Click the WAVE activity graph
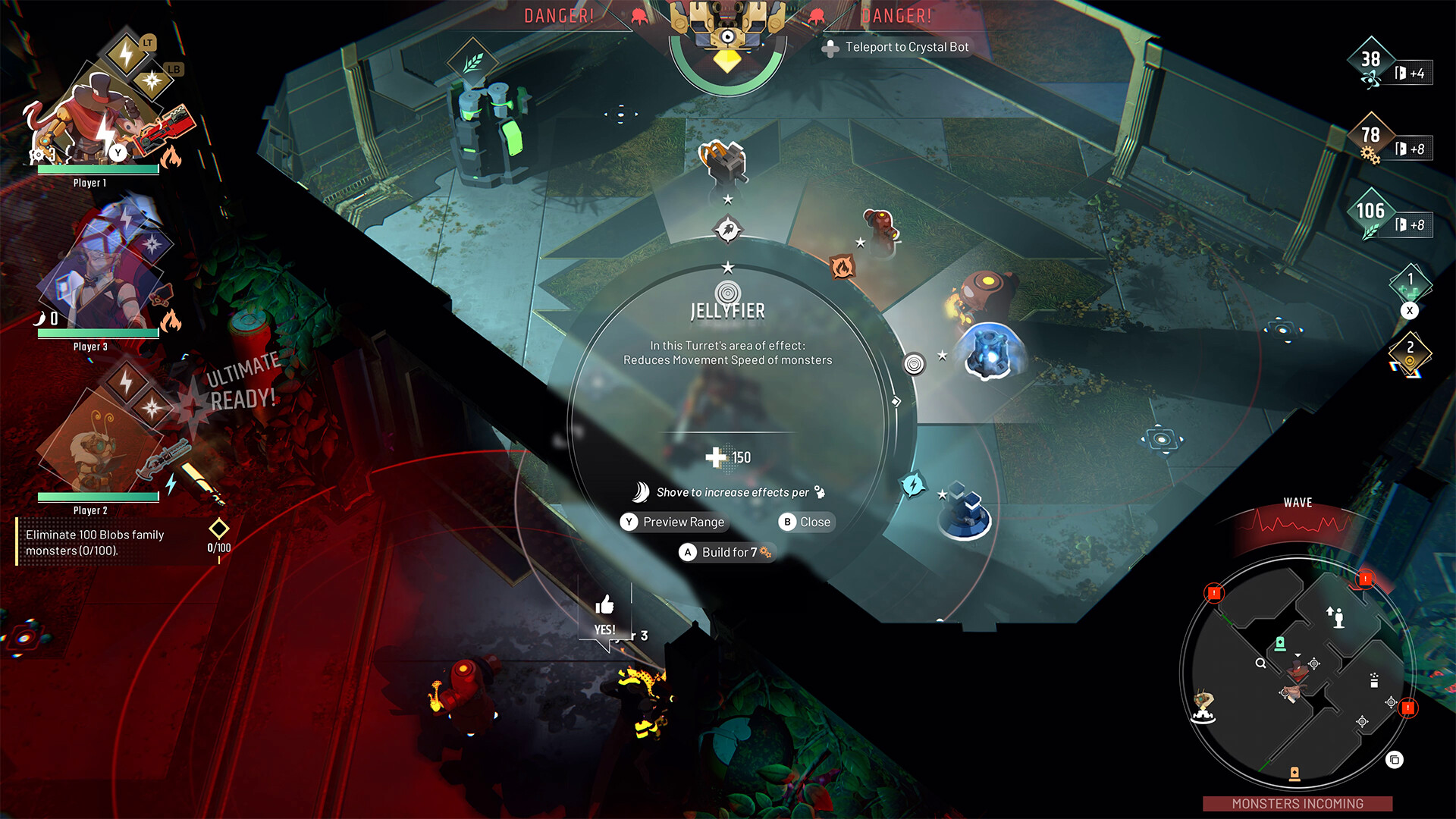The height and width of the screenshot is (819, 1456). pos(1297,520)
